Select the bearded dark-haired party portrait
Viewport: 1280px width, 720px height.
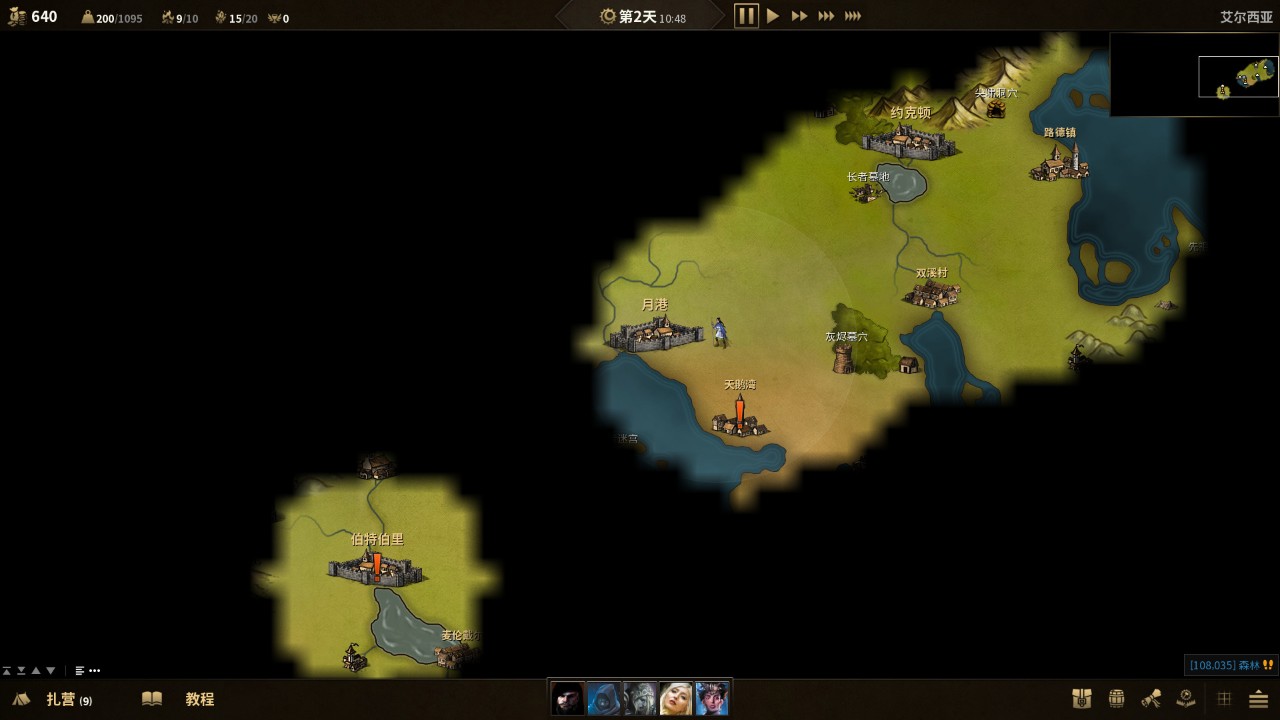coord(568,698)
